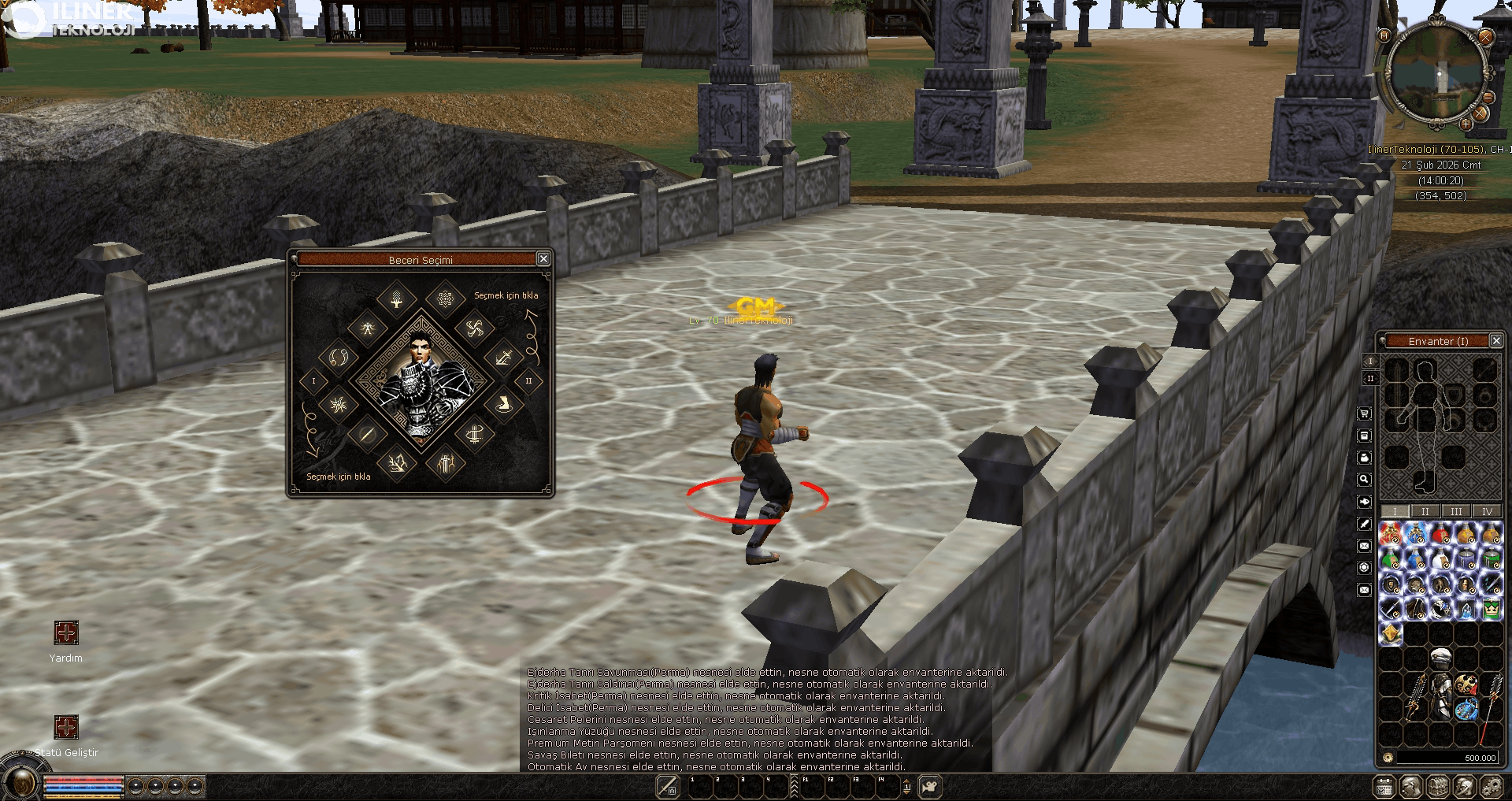Select the boot stomp skill icon

(x=504, y=405)
